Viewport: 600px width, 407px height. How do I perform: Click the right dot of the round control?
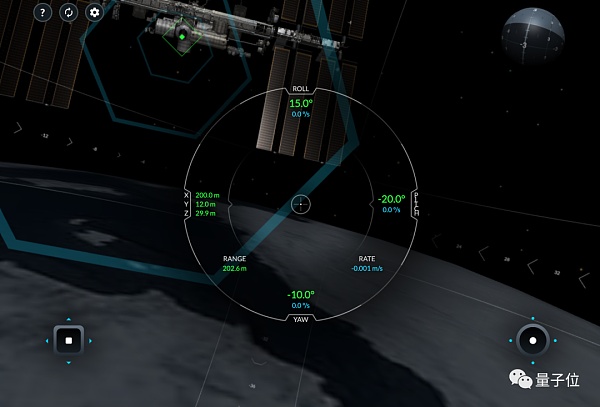pyautogui.click(x=557, y=341)
